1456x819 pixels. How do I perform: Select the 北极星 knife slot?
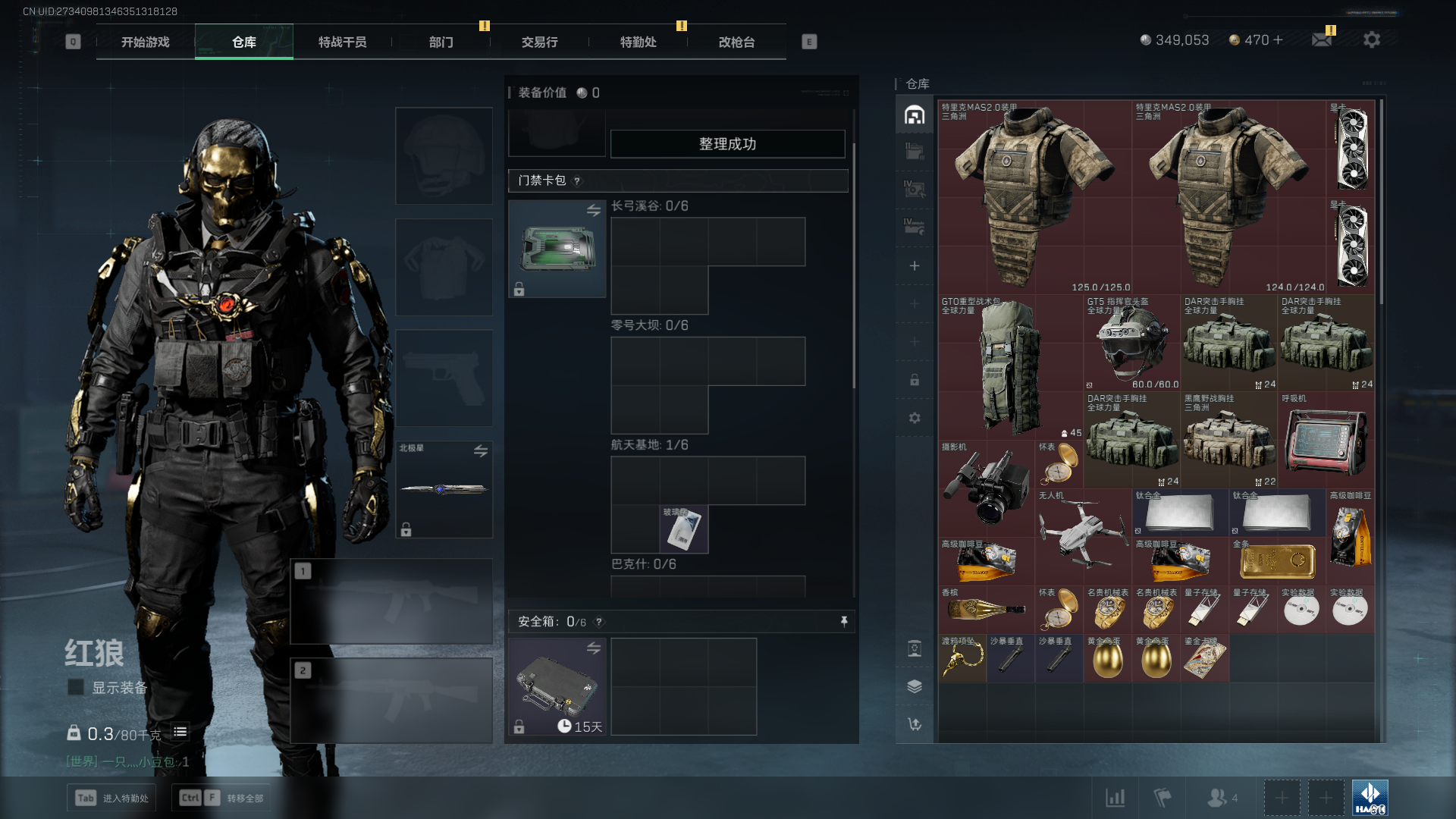[444, 489]
